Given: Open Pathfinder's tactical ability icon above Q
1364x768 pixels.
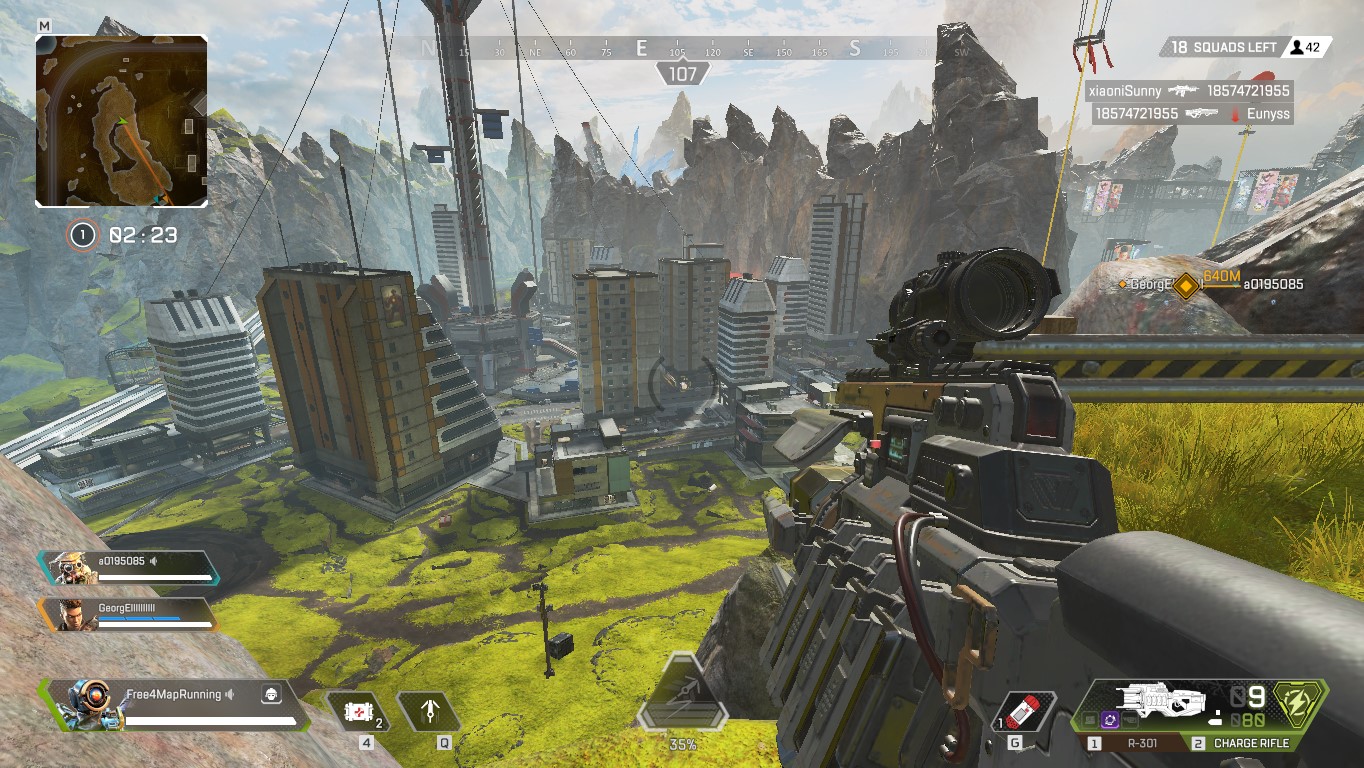Looking at the screenshot, I should click(x=430, y=713).
